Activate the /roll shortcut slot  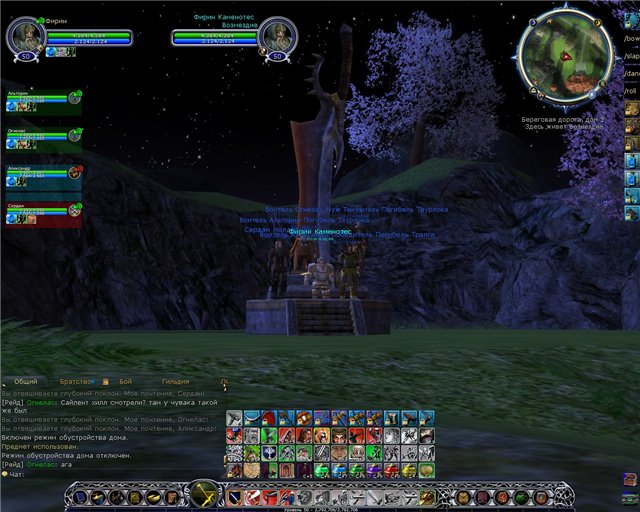631,90
